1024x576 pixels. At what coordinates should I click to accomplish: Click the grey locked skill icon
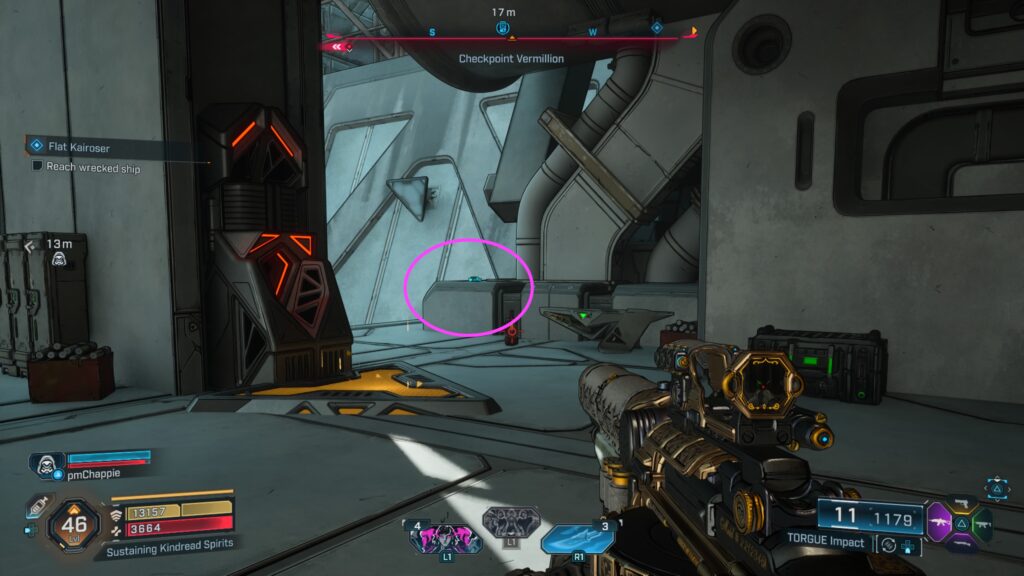coord(512,522)
